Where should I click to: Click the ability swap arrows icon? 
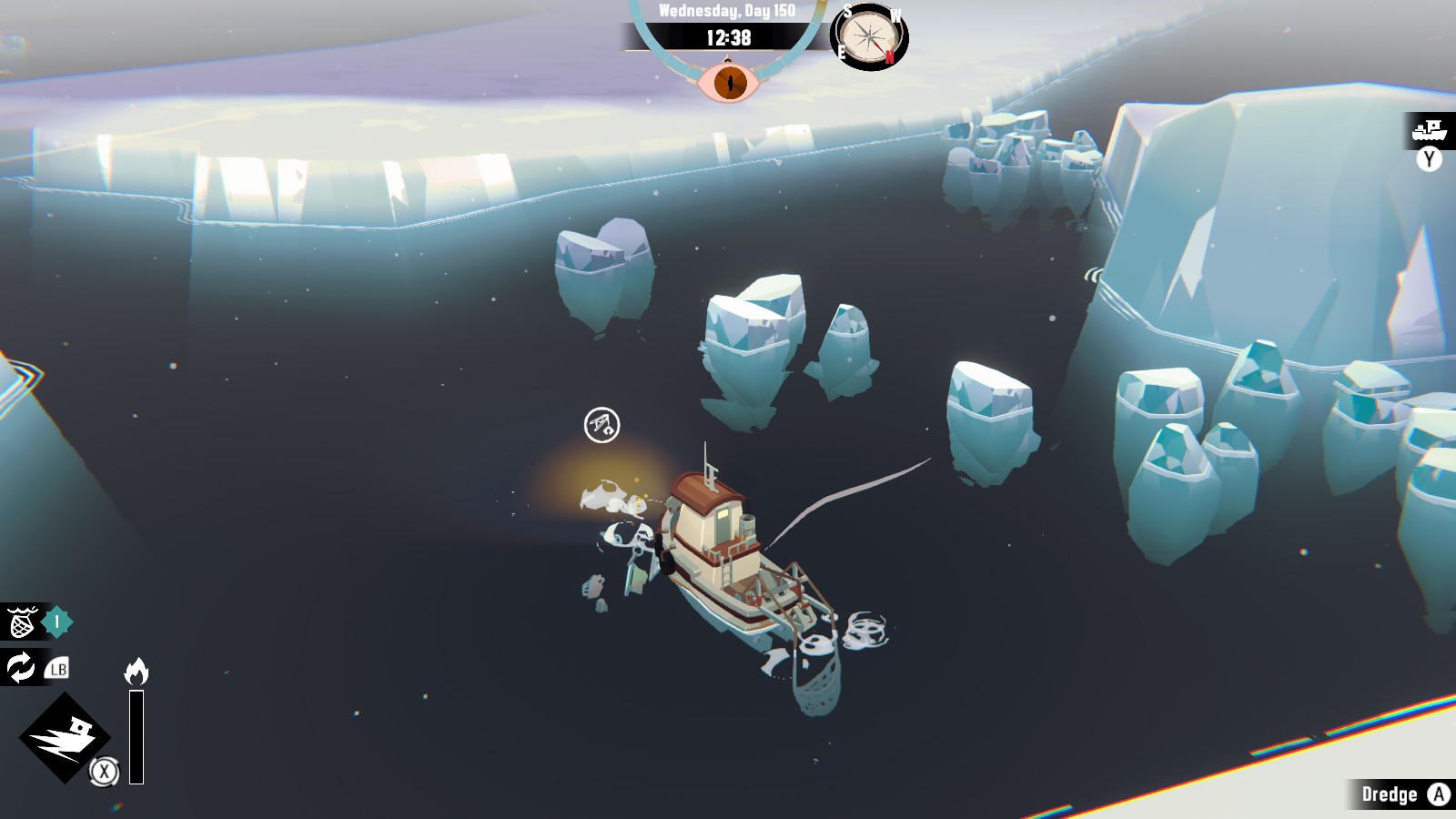(21, 668)
